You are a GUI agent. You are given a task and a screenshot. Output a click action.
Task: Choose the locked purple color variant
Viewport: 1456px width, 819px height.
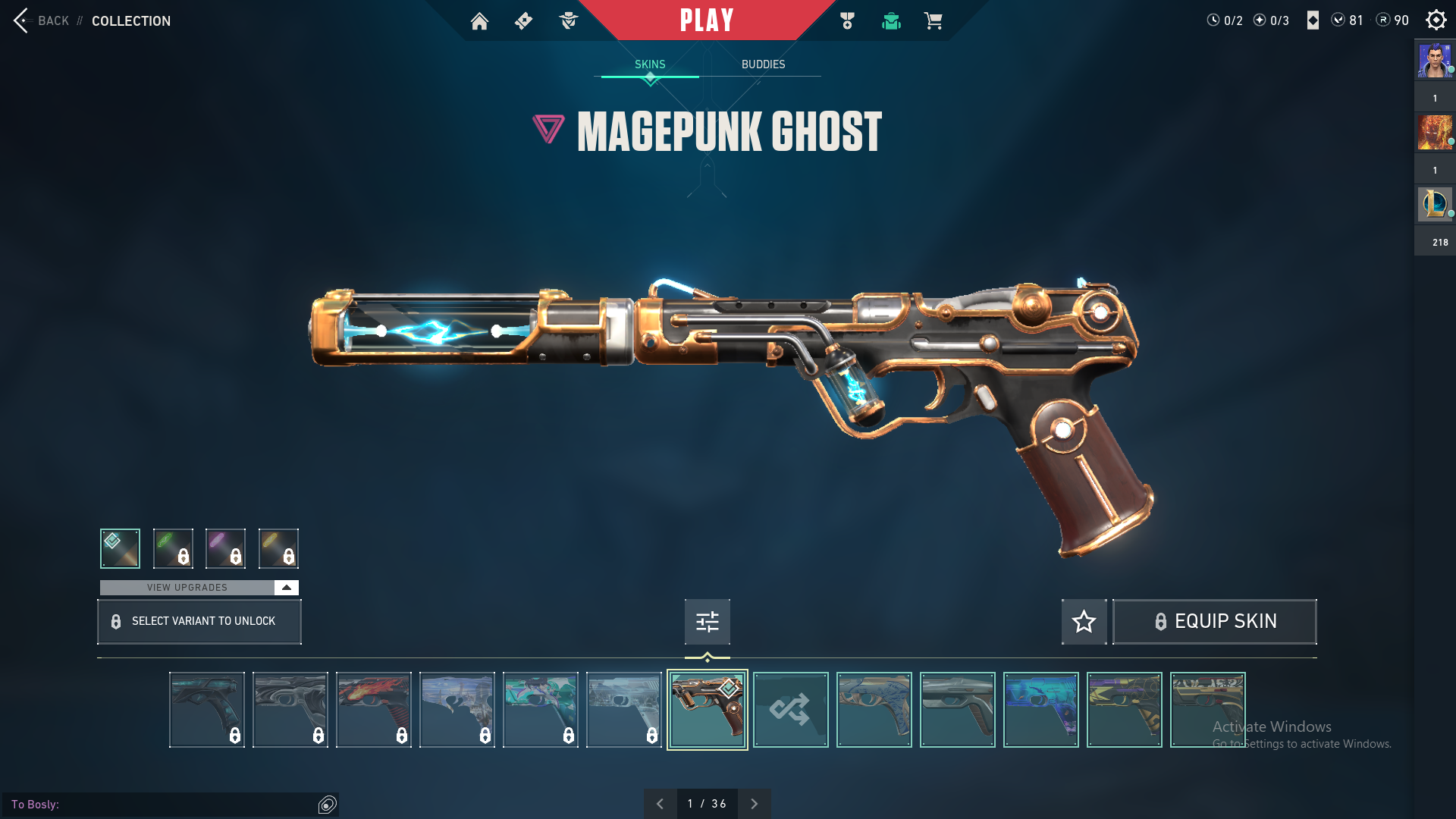pyautogui.click(x=225, y=548)
